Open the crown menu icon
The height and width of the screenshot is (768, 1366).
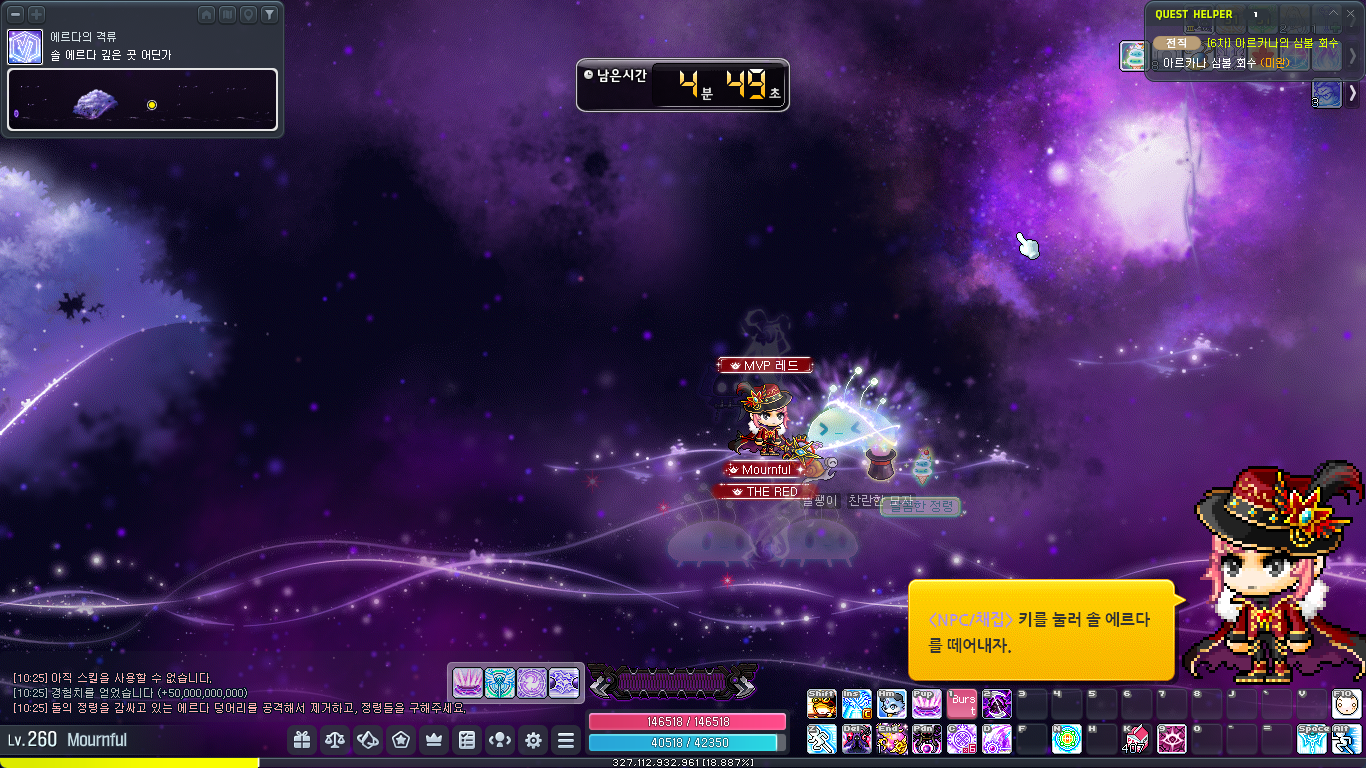434,741
